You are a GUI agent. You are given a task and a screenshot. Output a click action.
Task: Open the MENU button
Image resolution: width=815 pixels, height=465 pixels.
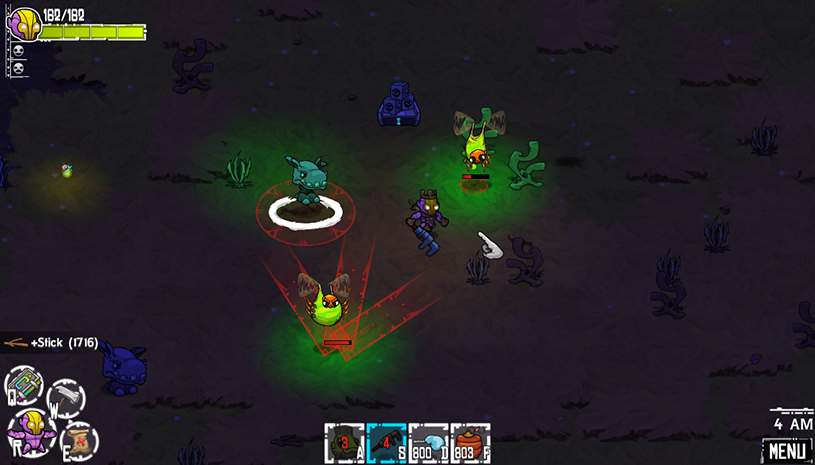787,451
